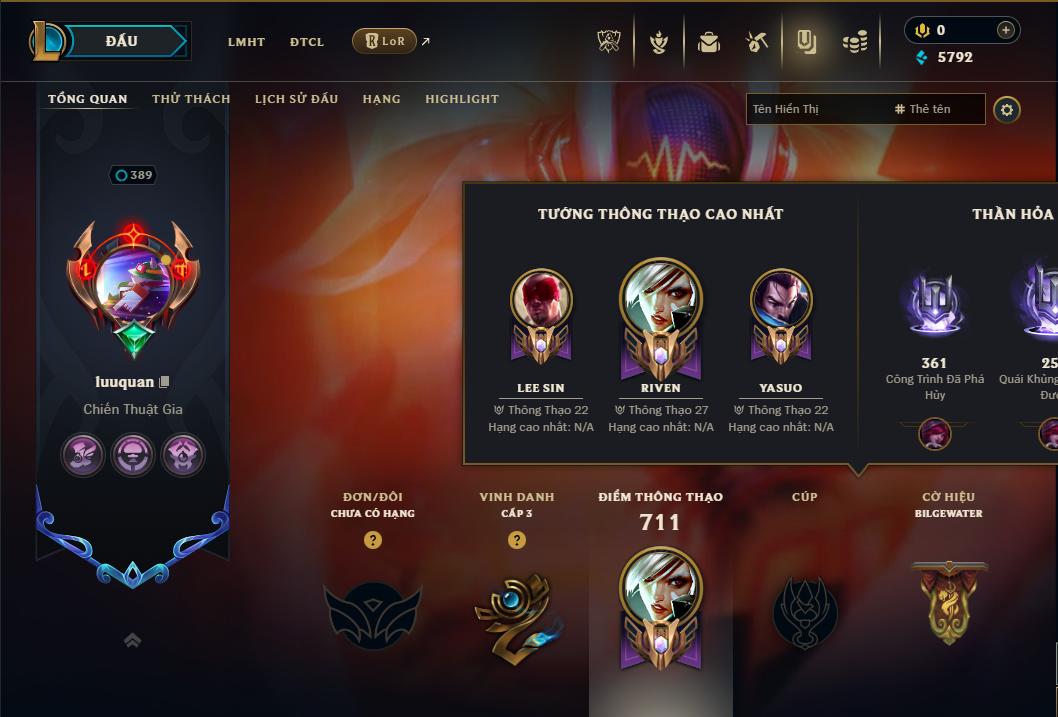Screen dimensions: 1058x717
Task: Copy the luuquan name icon
Action: coord(165,382)
